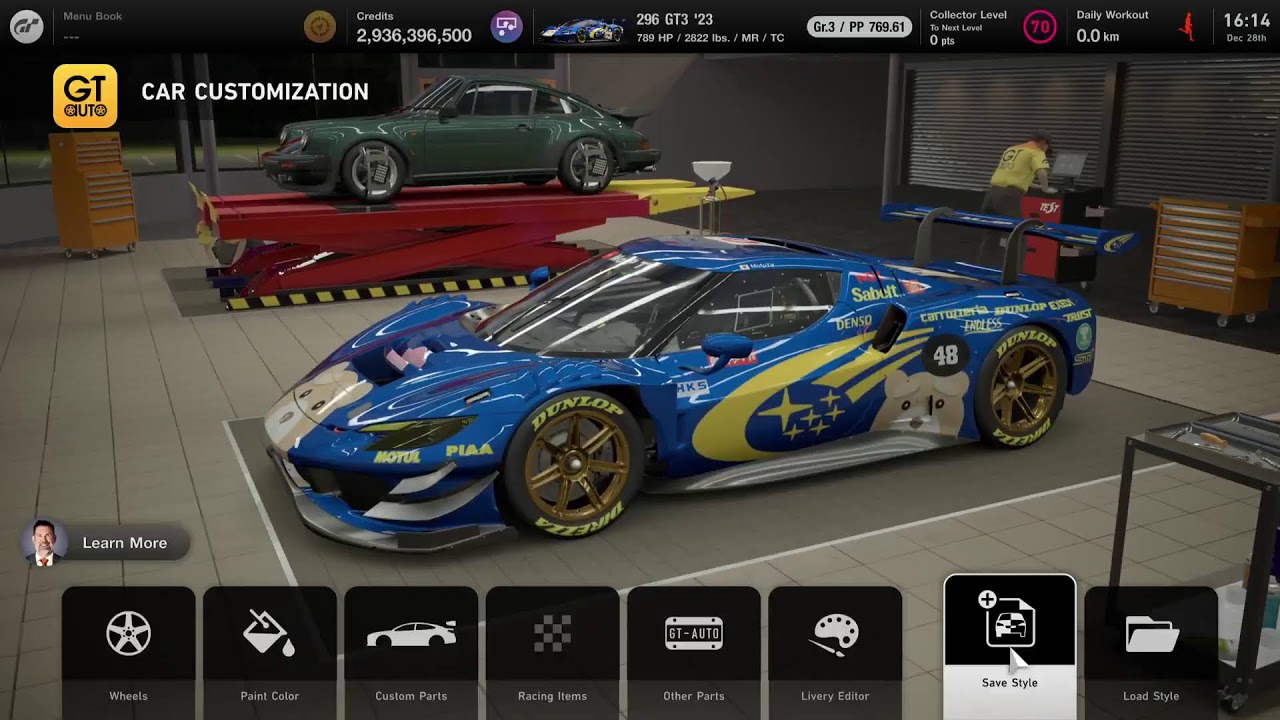Open the garage via the purple icon
The height and width of the screenshot is (720, 1280).
coord(507,27)
